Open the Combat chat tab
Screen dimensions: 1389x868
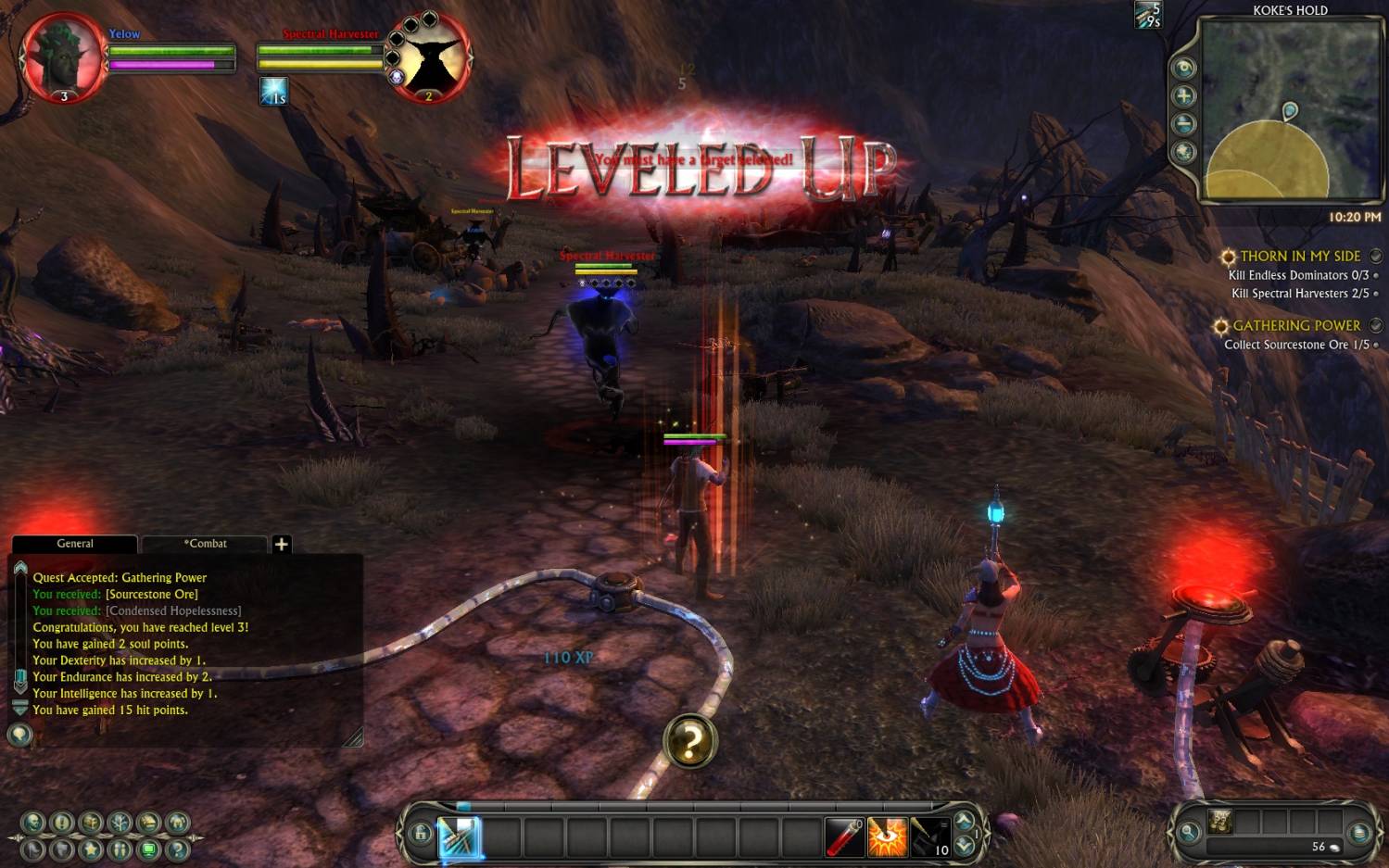tap(205, 544)
